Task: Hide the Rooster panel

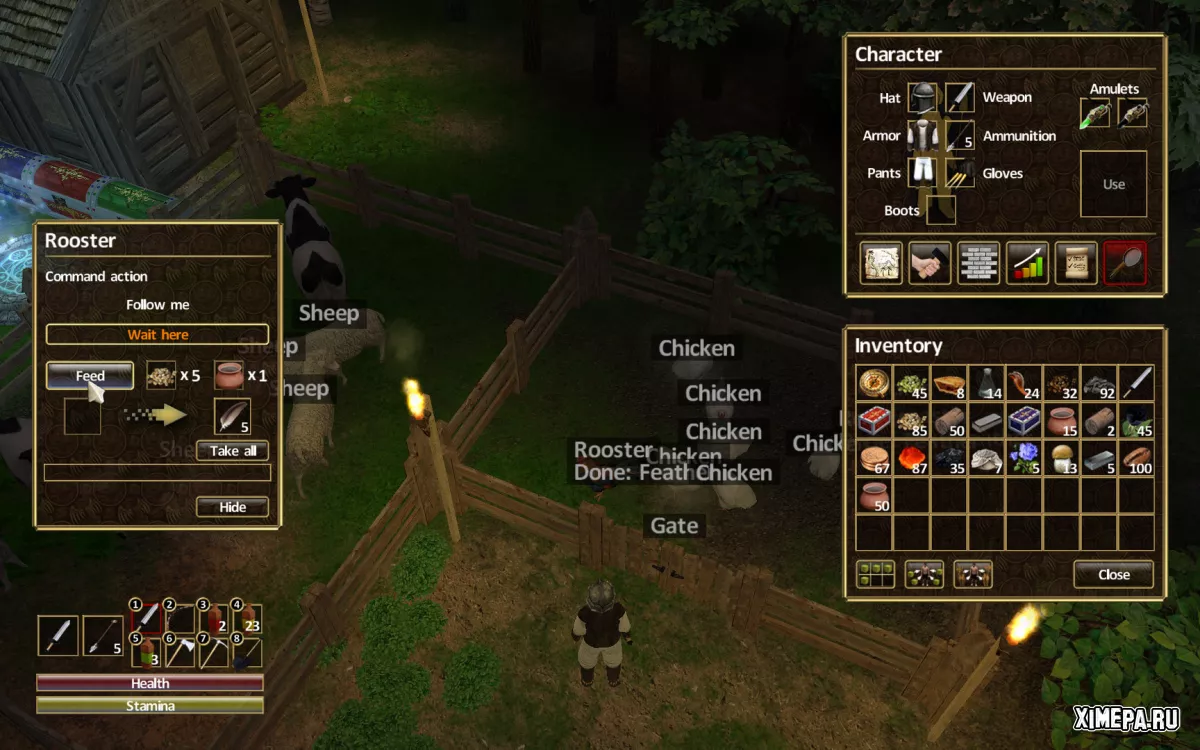Action: click(x=232, y=507)
